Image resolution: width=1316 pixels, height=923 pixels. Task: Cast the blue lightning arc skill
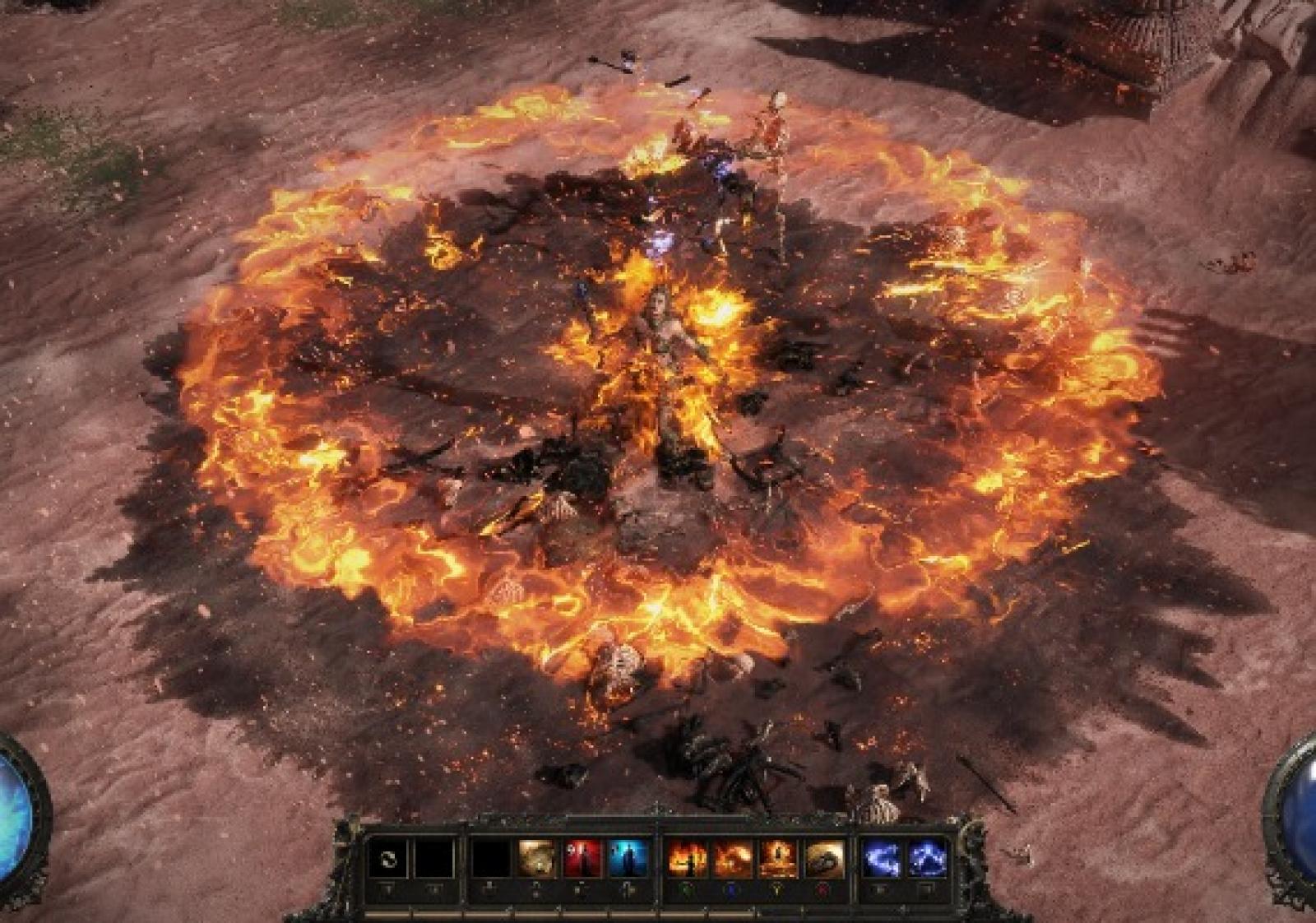click(882, 860)
